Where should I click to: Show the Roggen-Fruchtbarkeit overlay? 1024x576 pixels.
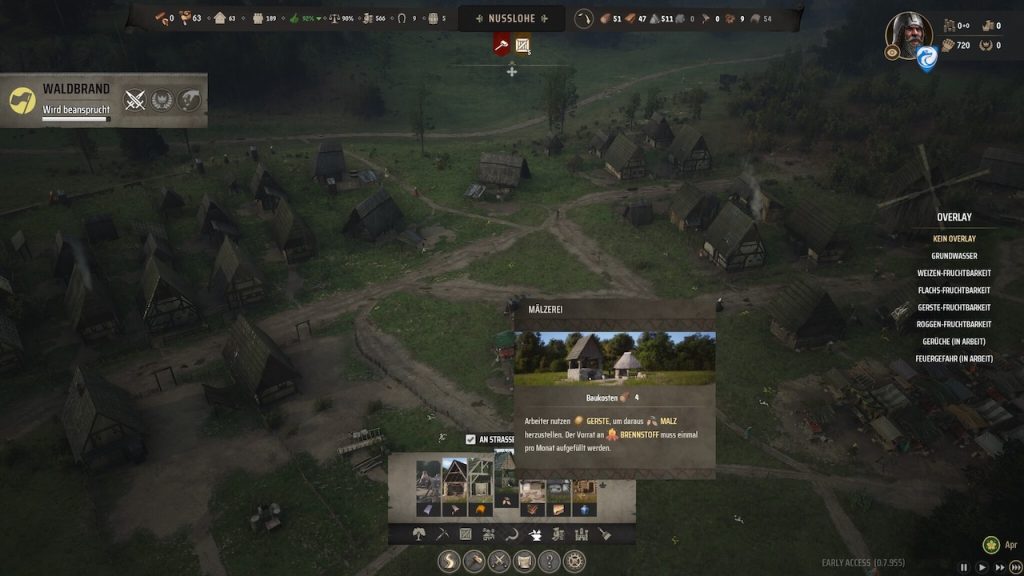[x=953, y=324]
